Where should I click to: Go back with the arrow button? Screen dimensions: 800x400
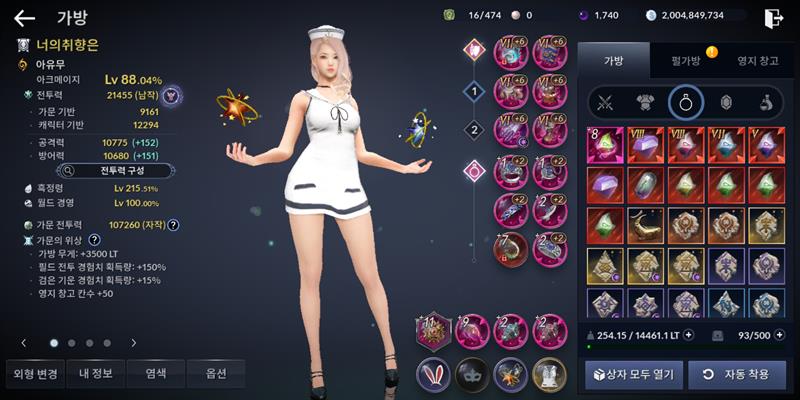pyautogui.click(x=24, y=17)
